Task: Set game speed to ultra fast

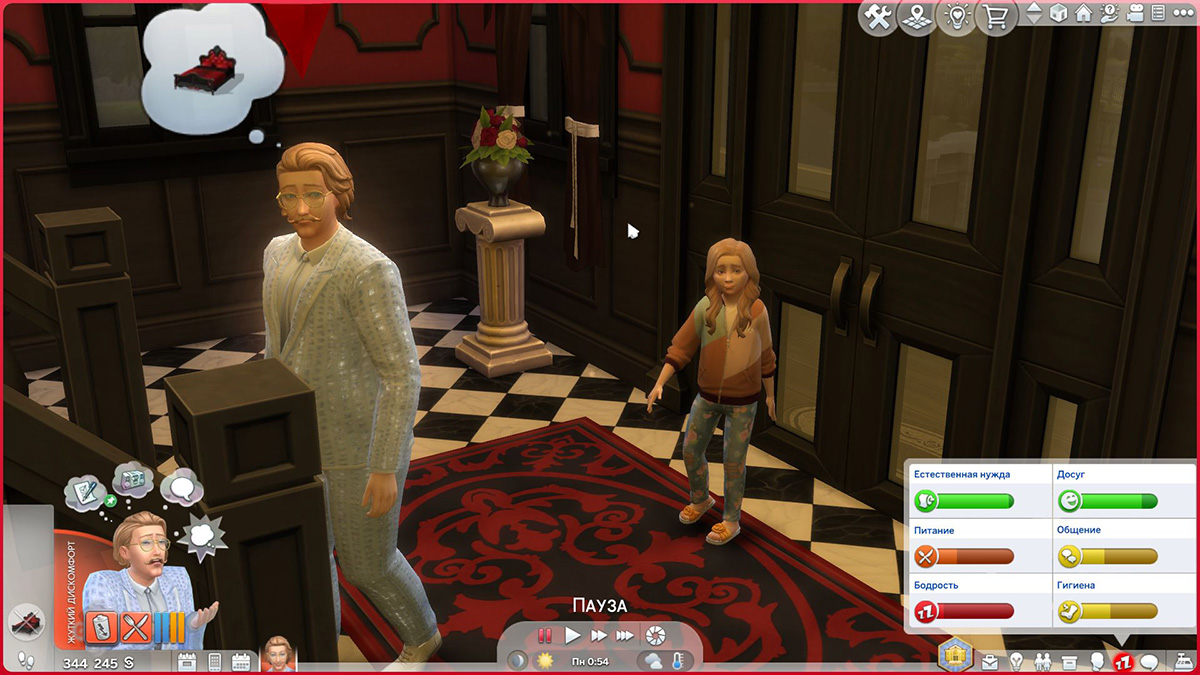Action: [625, 635]
